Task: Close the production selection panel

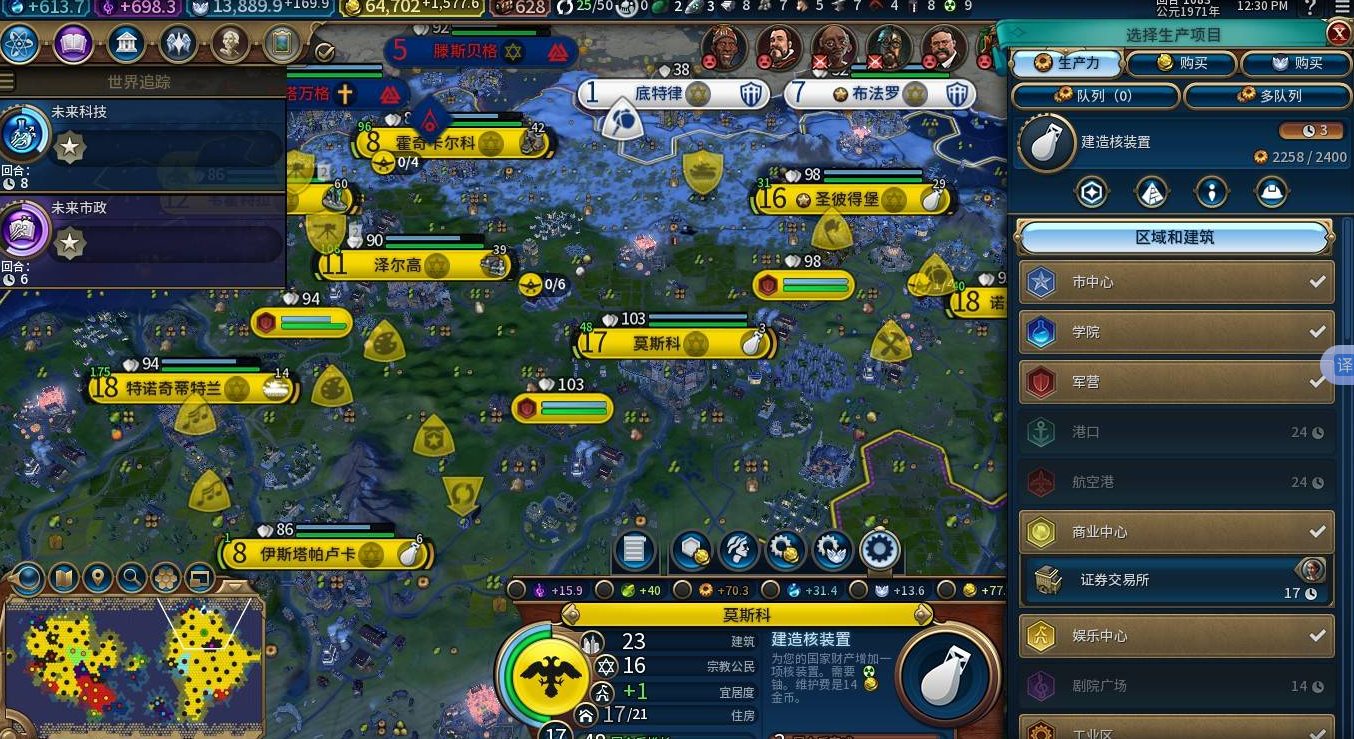Action: [1339, 33]
